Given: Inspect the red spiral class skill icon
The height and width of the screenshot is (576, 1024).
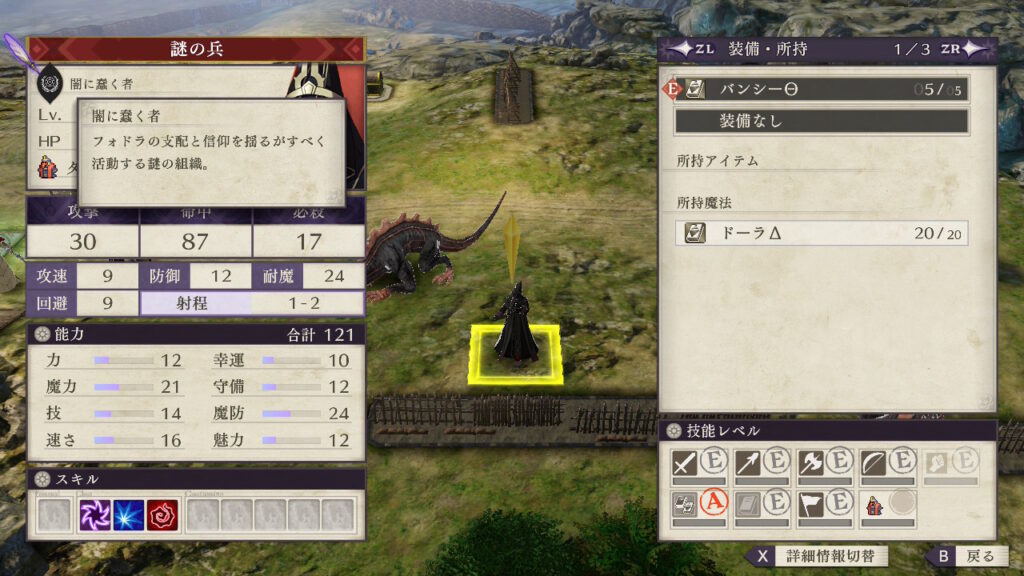Looking at the screenshot, I should point(162,515).
